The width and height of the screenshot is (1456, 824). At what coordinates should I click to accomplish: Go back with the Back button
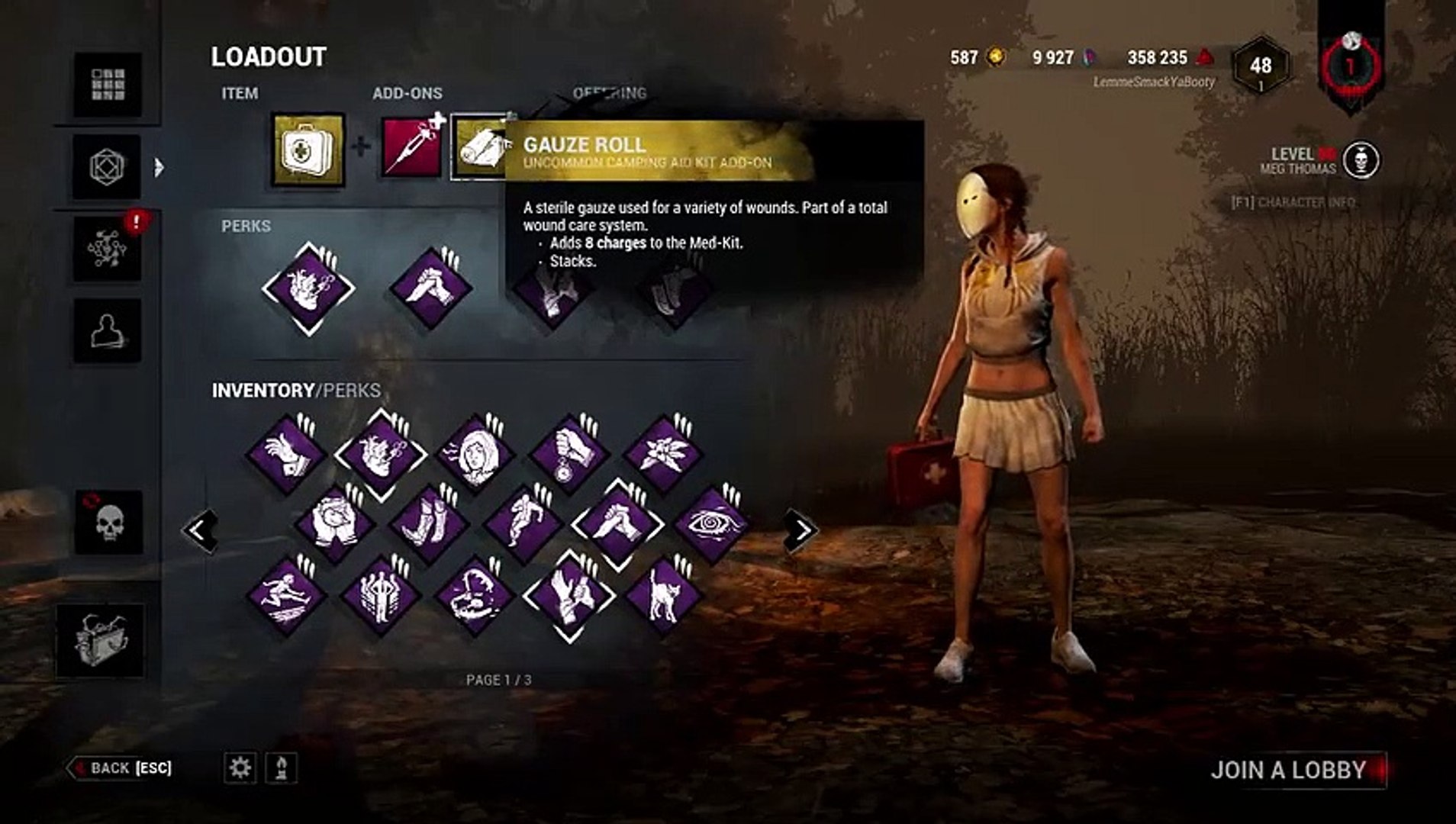point(121,768)
